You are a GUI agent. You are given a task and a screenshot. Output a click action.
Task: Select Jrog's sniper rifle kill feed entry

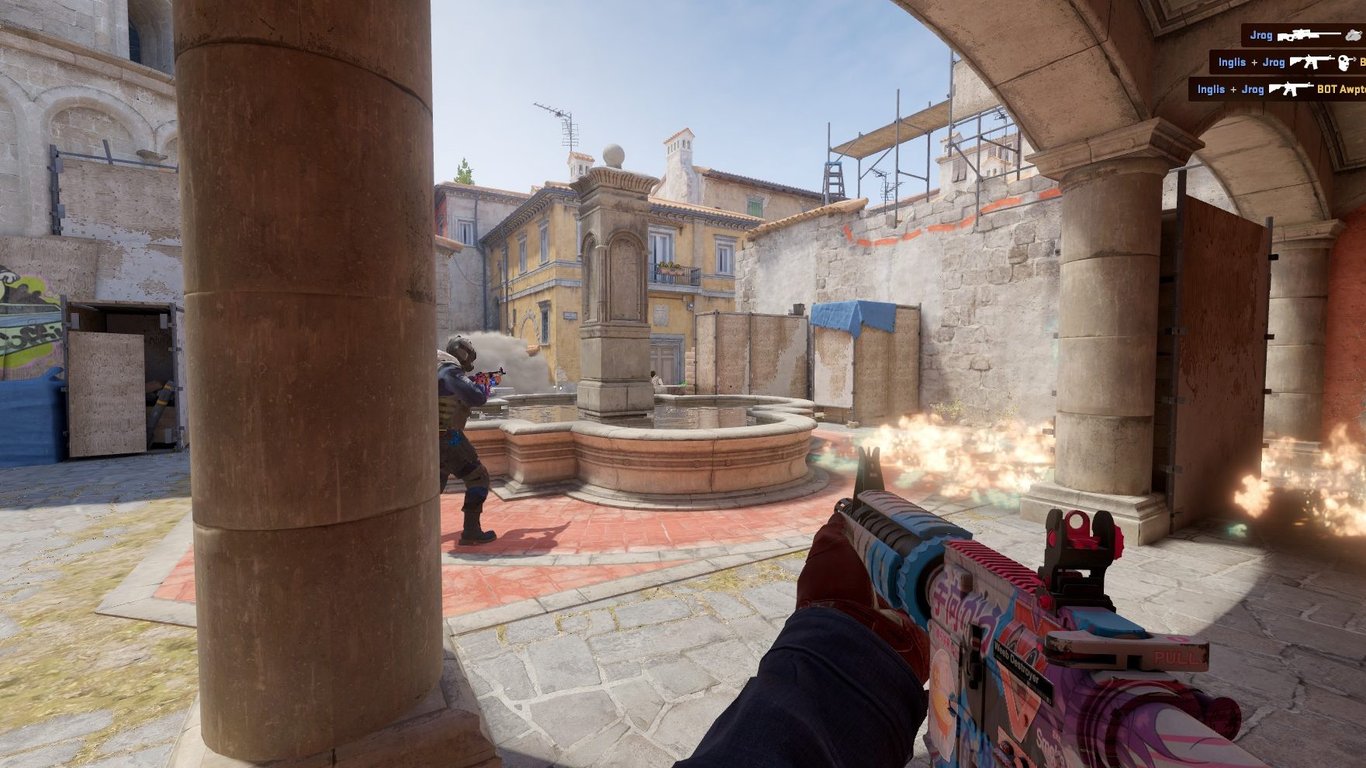click(x=1304, y=35)
